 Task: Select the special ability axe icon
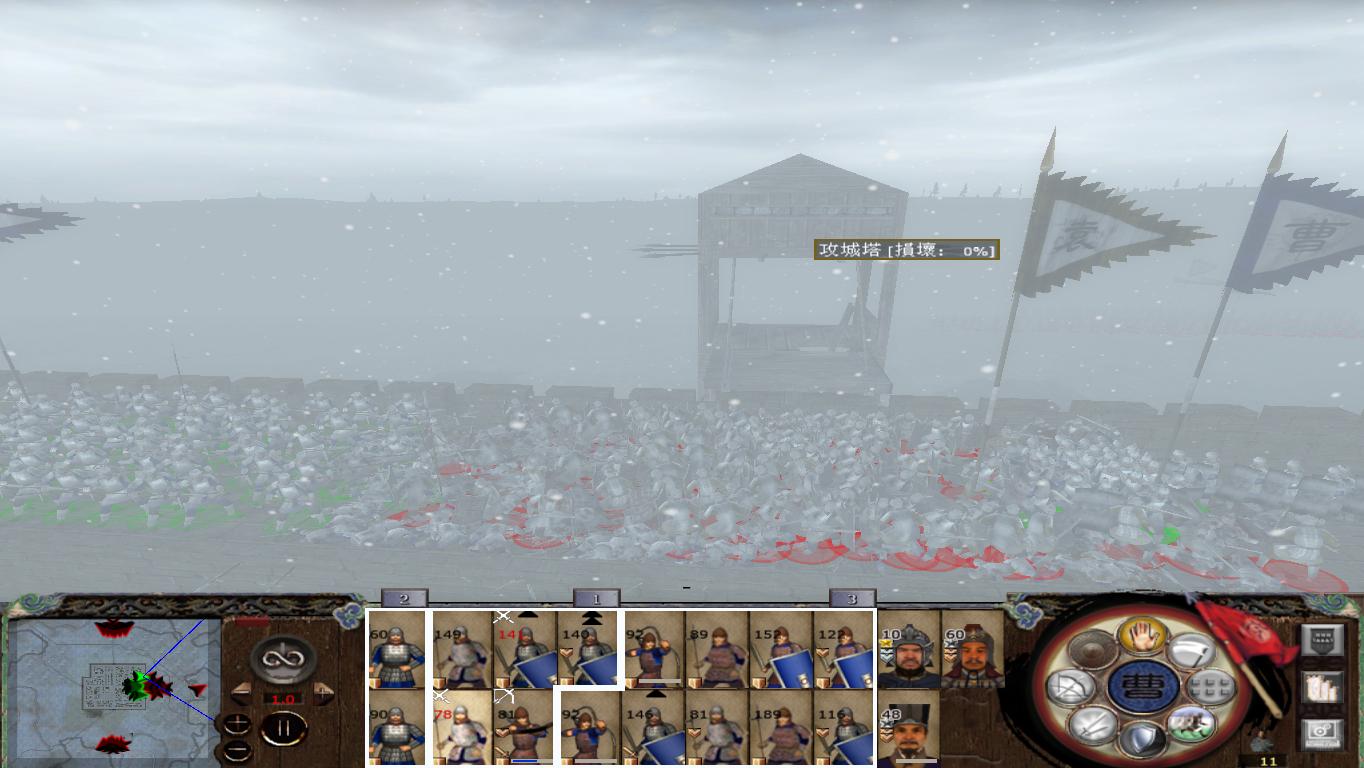tap(1190, 651)
